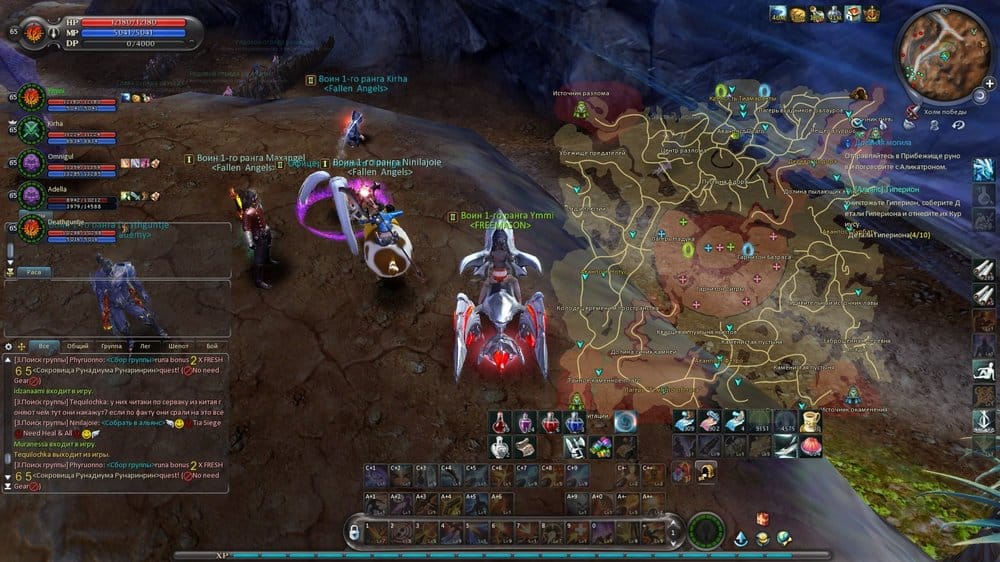Open the Группа chat tab
The image size is (1000, 562).
click(x=111, y=346)
